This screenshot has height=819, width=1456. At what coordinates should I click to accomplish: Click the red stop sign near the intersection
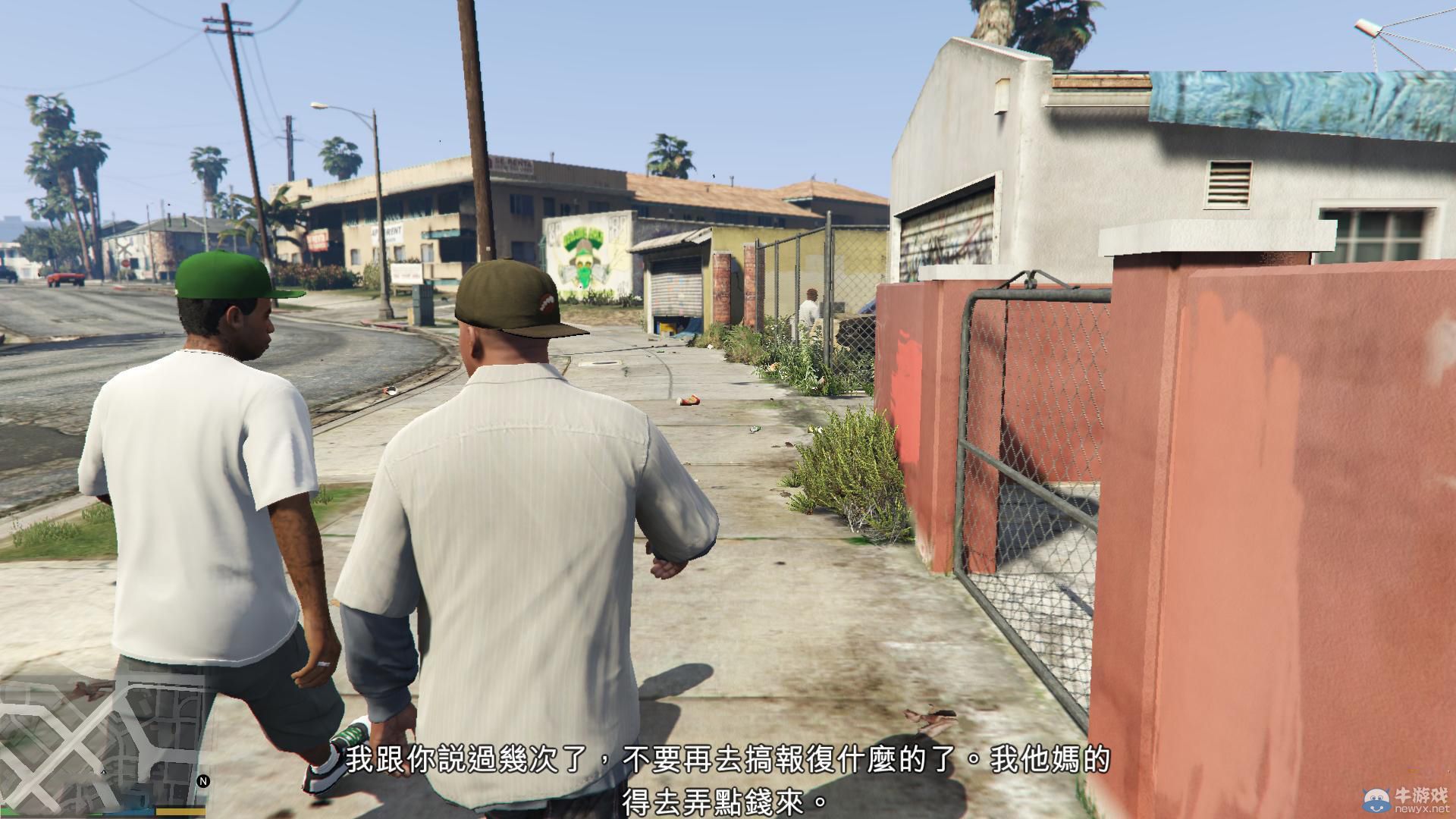tap(125, 264)
